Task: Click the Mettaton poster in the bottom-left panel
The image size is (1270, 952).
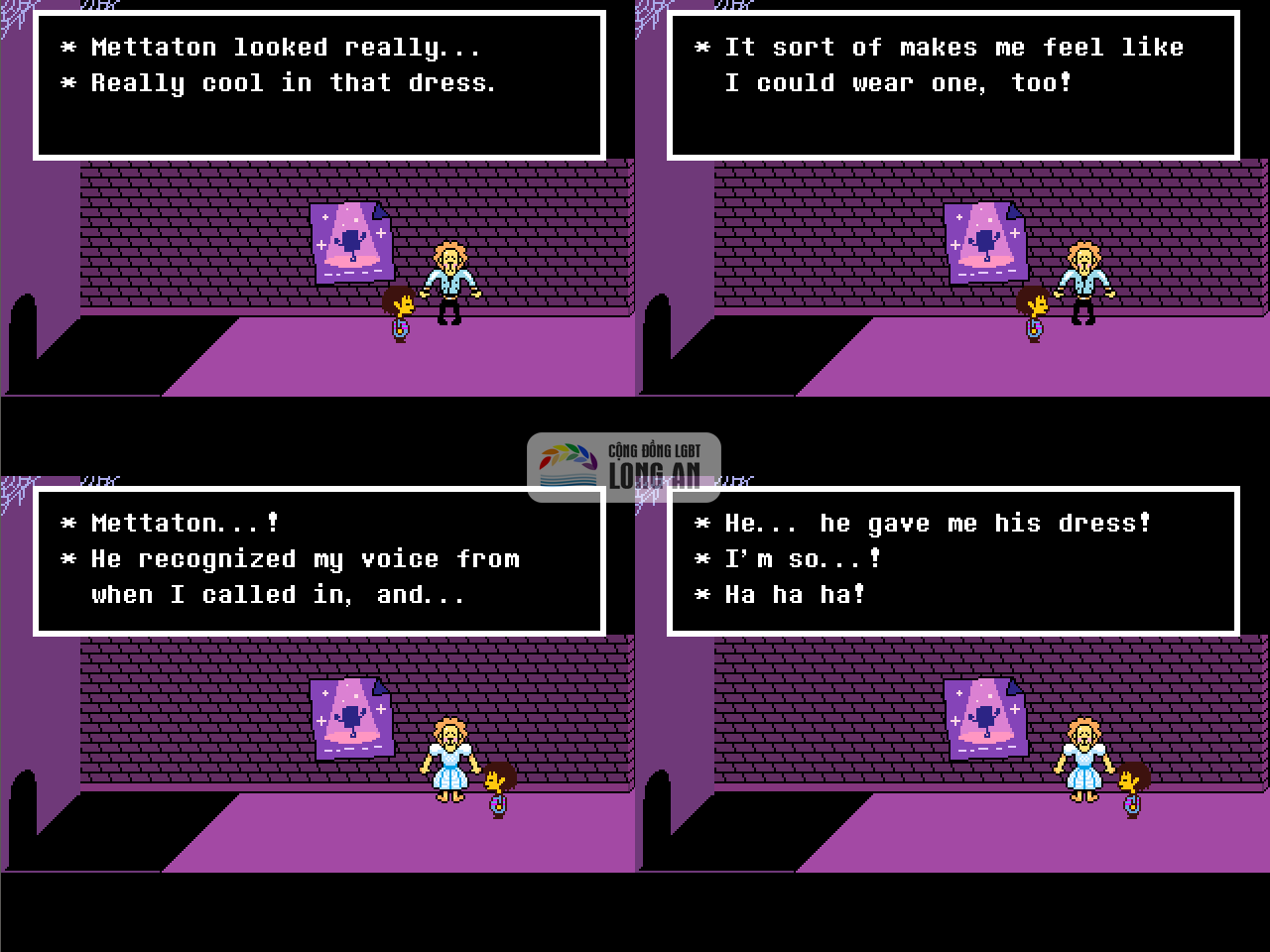Action: [352, 719]
